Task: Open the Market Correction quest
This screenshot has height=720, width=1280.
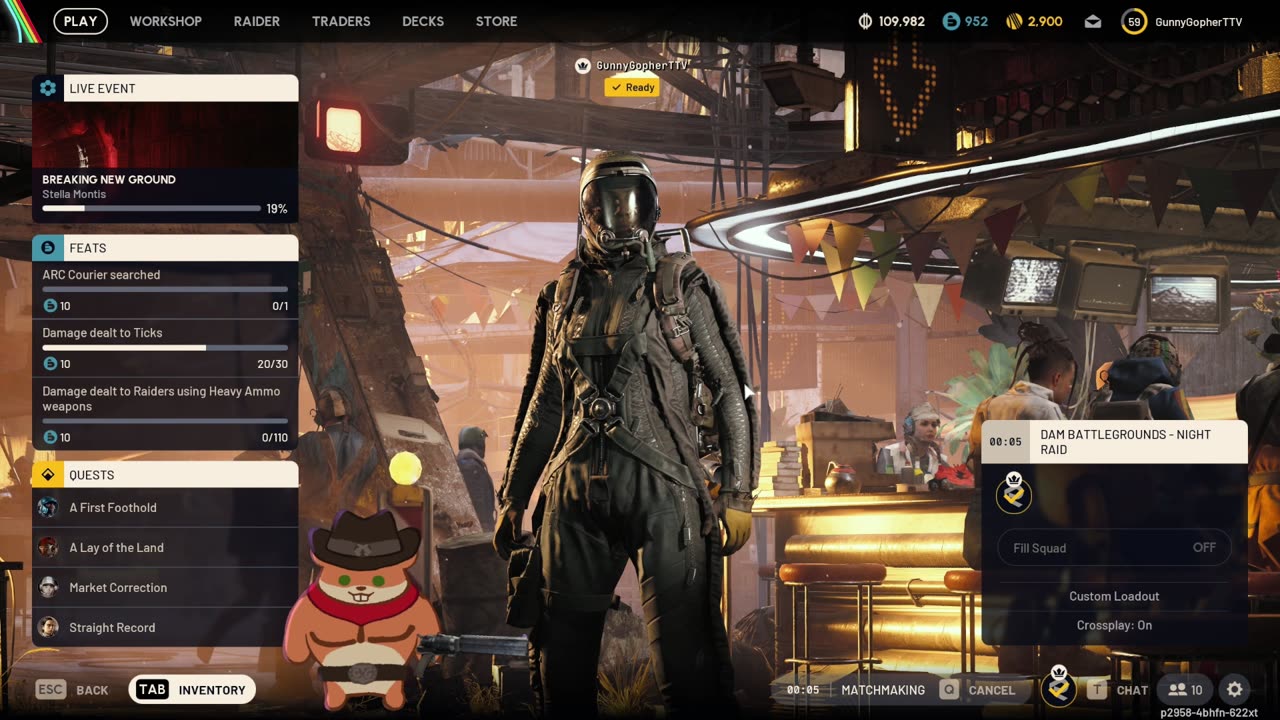Action: pyautogui.click(x=165, y=588)
